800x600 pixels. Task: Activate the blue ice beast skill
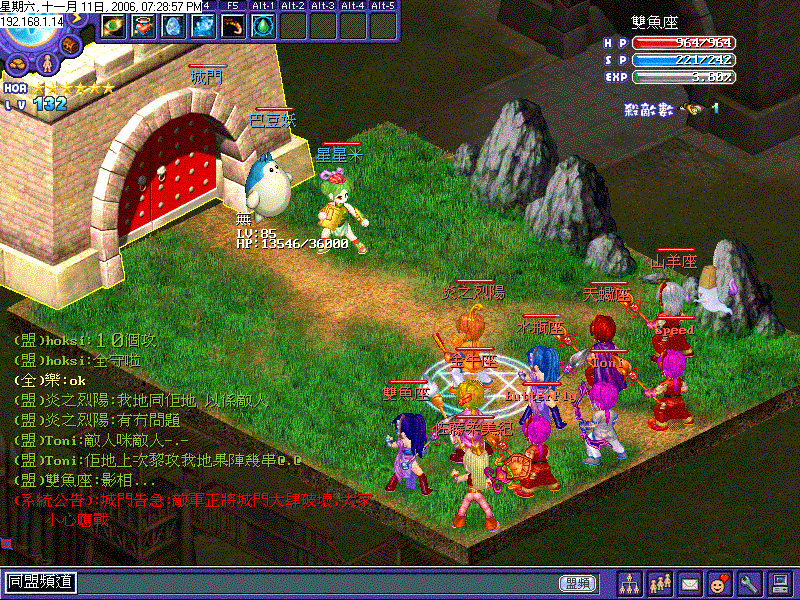(204, 26)
